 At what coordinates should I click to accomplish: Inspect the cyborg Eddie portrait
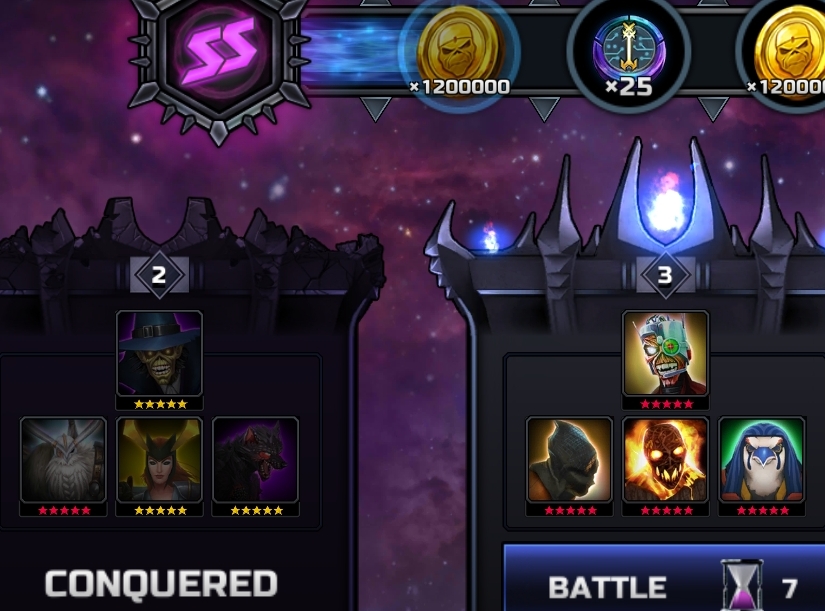(666, 354)
